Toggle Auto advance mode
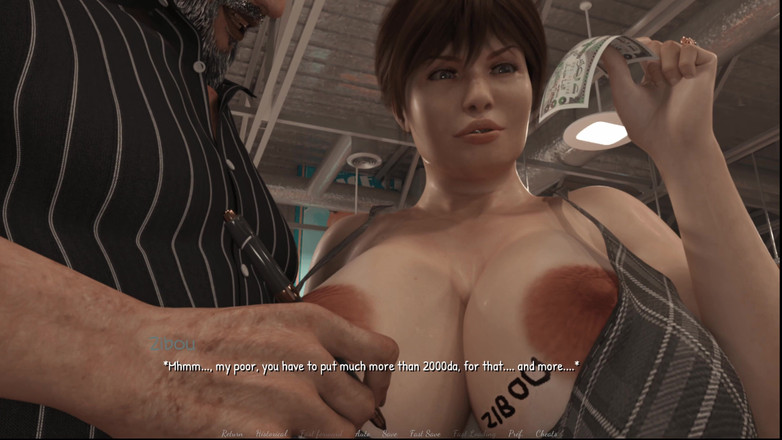 pyautogui.click(x=363, y=434)
